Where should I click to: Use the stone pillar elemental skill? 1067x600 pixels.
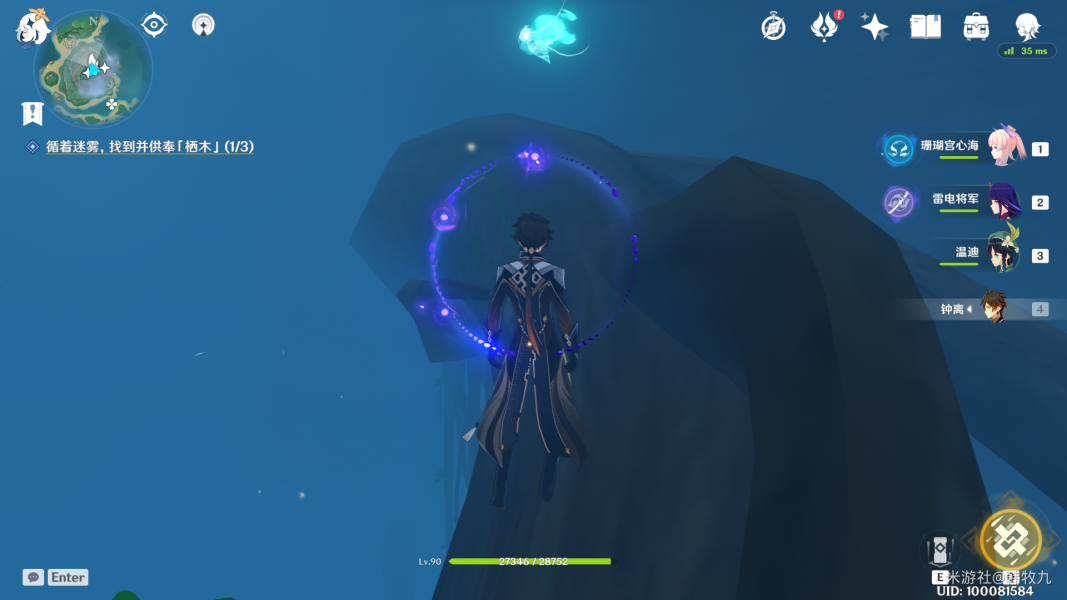click(939, 551)
